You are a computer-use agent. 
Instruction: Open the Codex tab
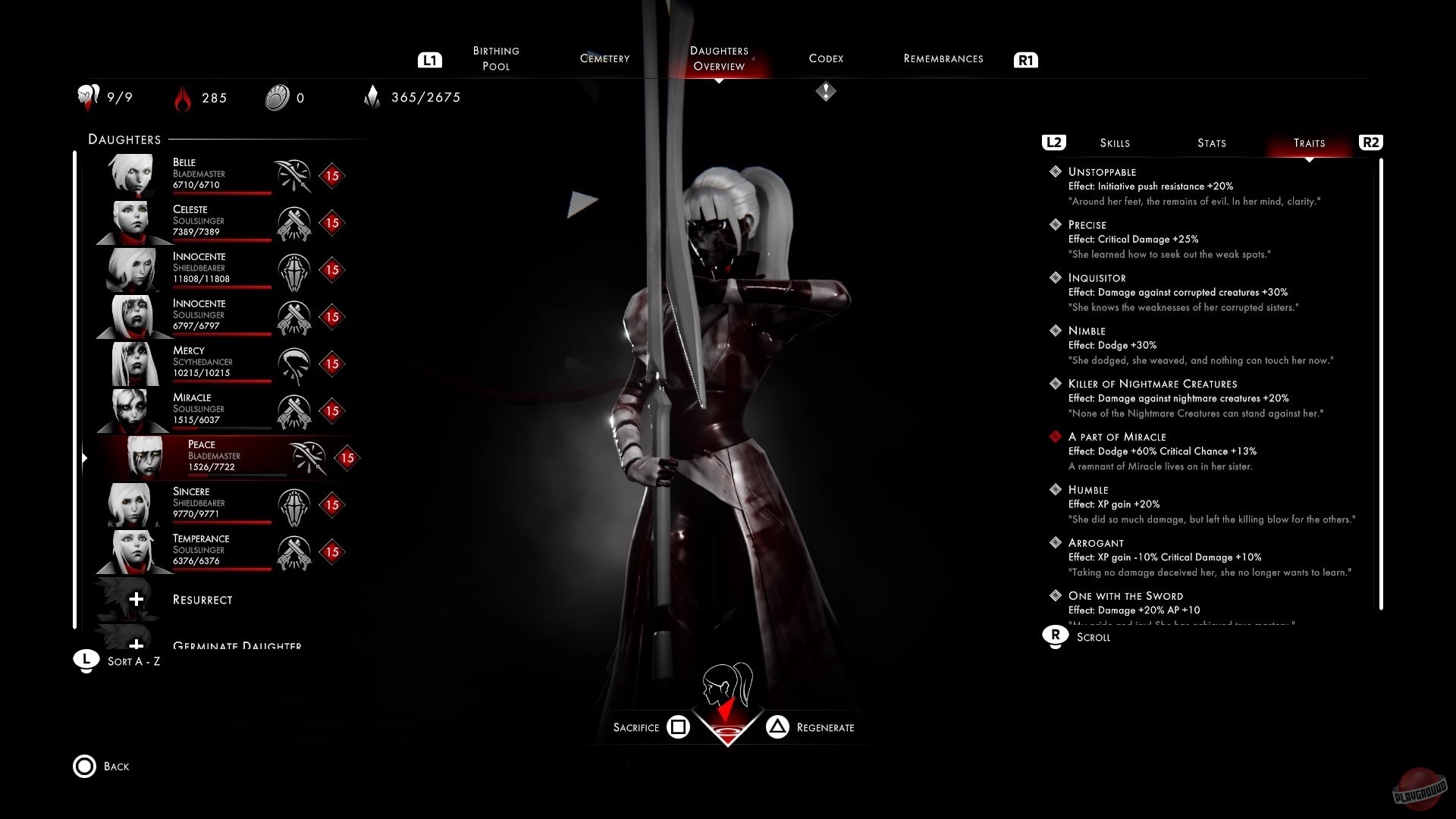826,58
